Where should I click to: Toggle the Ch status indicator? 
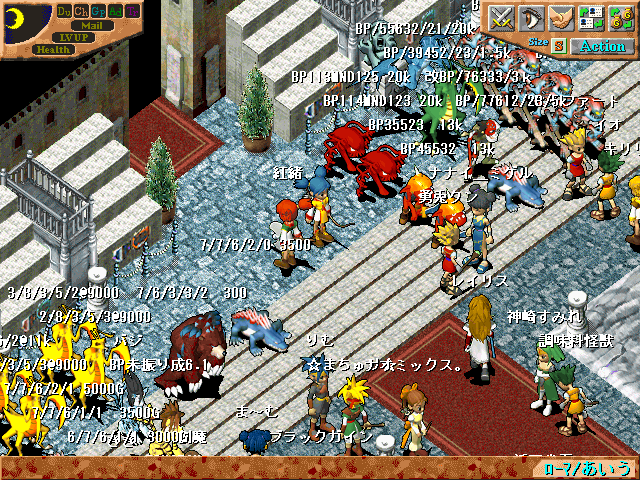coord(81,10)
